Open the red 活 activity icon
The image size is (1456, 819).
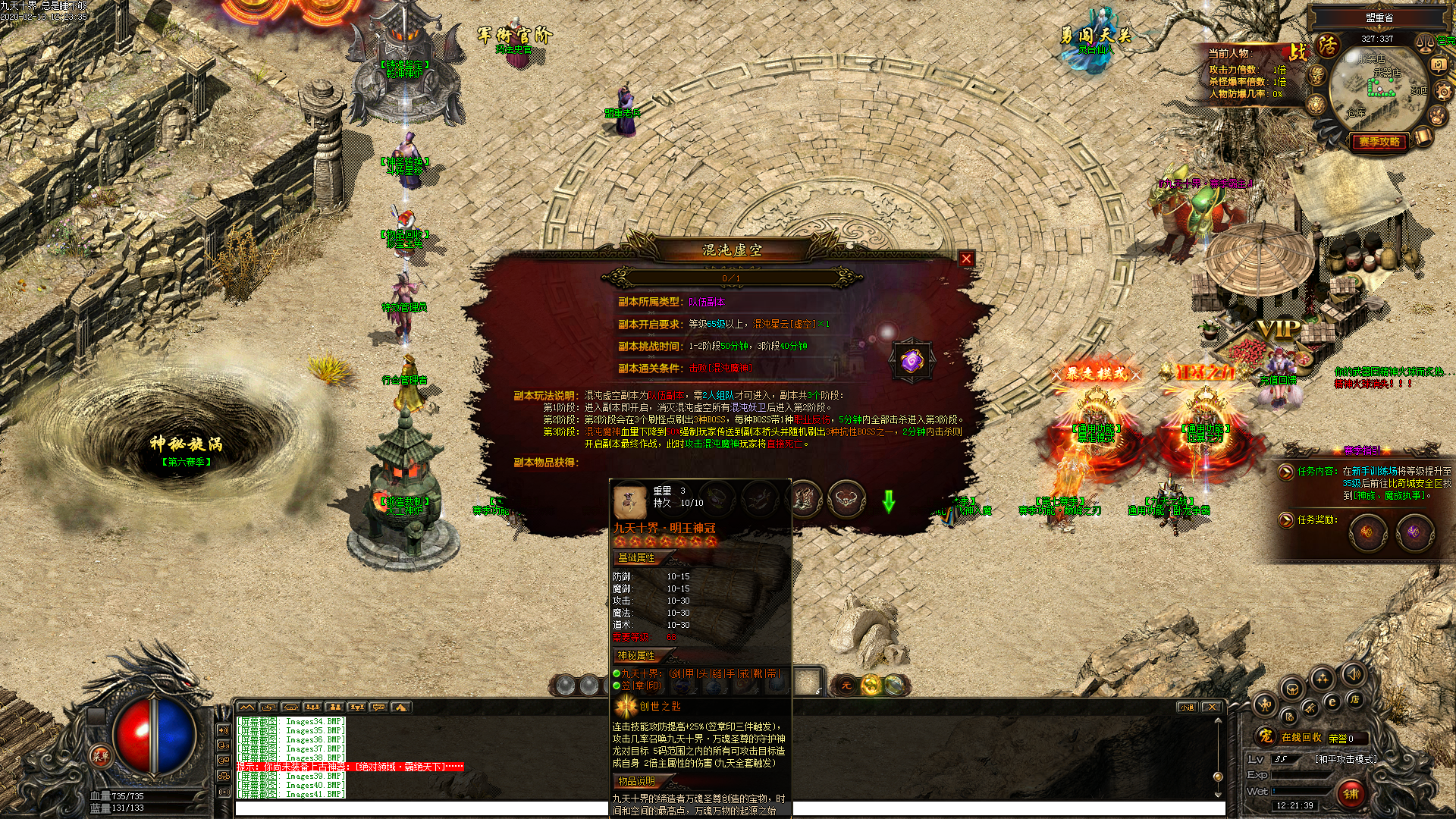(x=1327, y=45)
